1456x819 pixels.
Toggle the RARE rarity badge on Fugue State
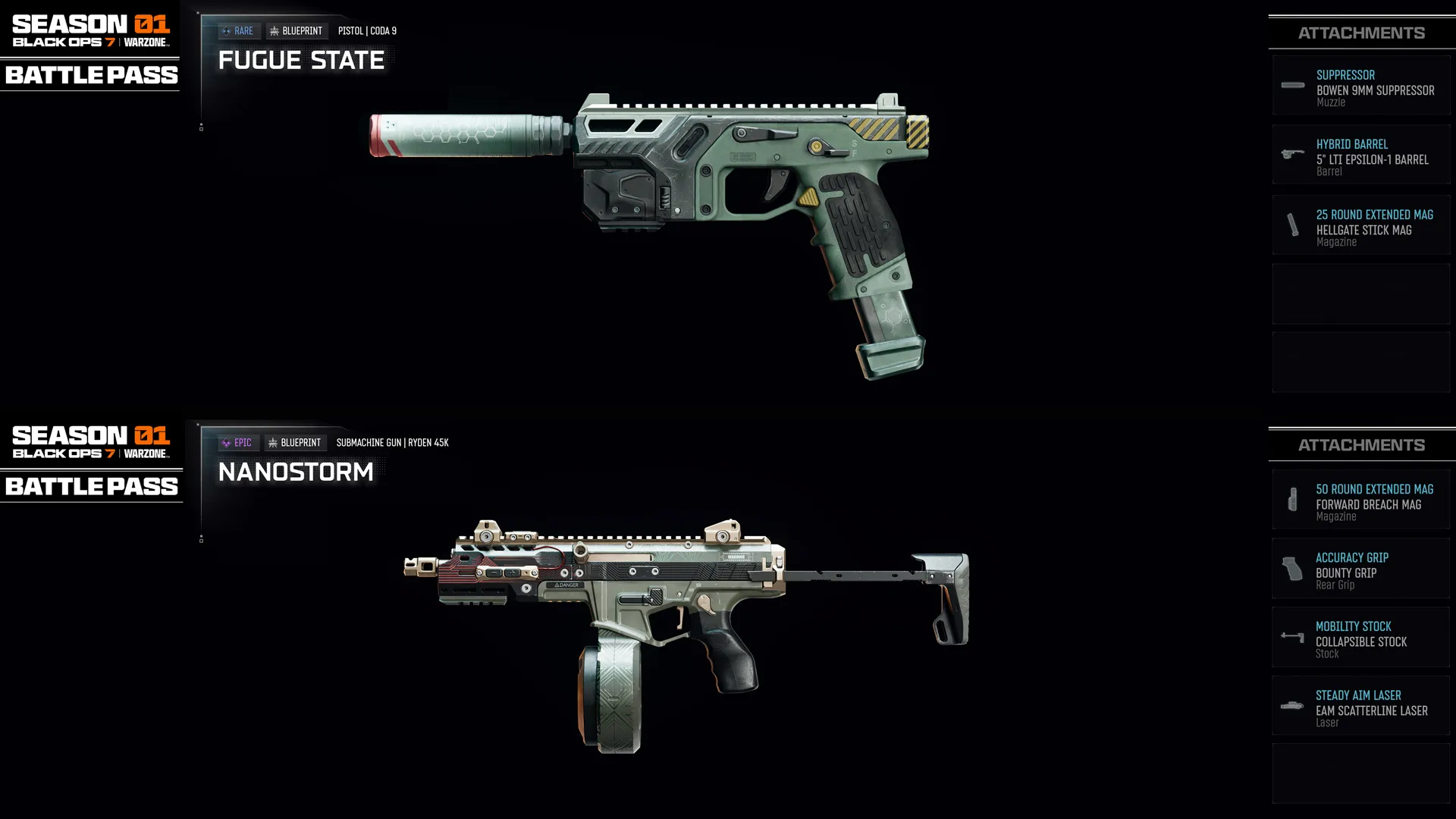pyautogui.click(x=238, y=30)
